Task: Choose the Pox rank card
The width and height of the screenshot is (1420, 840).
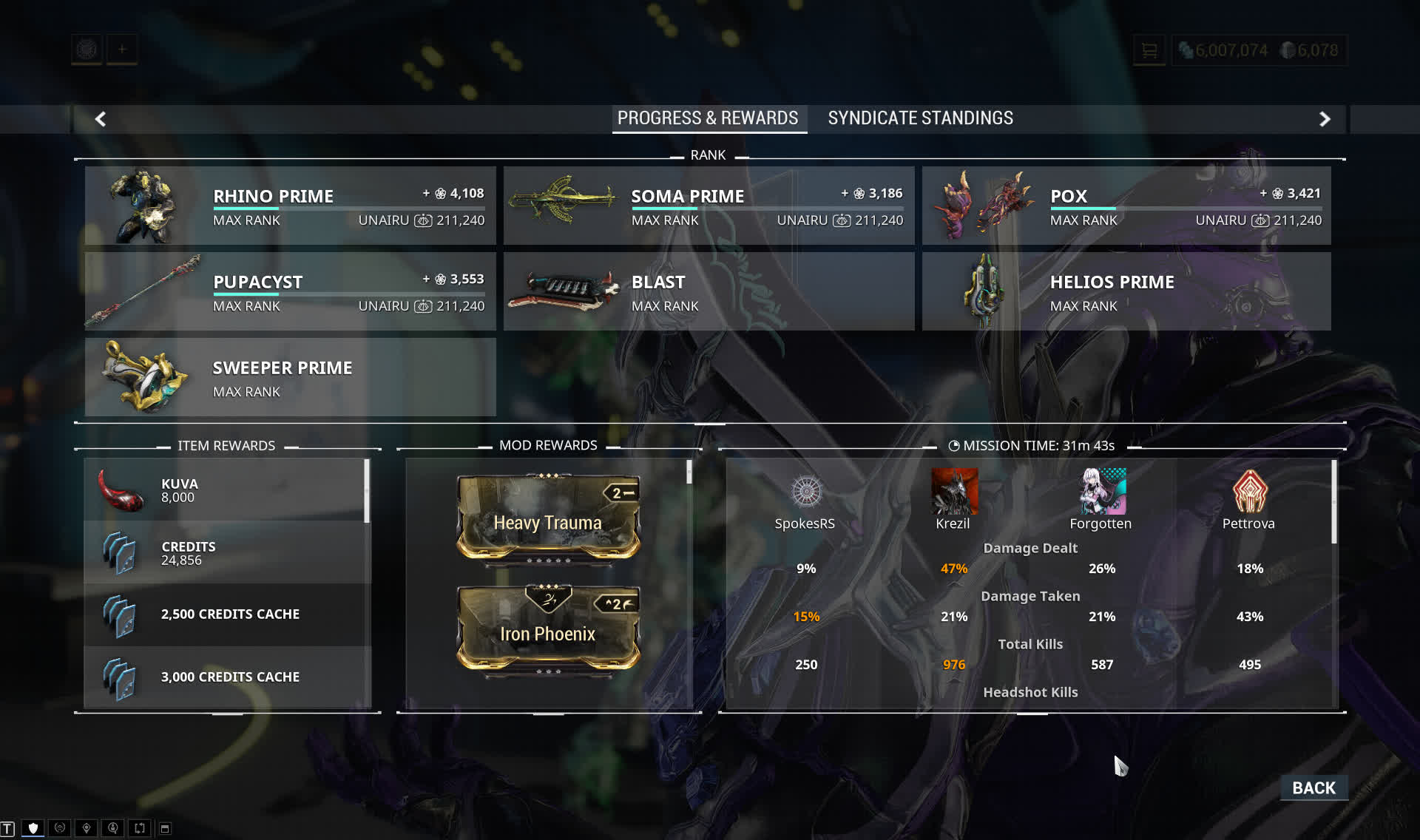Action: [1126, 206]
